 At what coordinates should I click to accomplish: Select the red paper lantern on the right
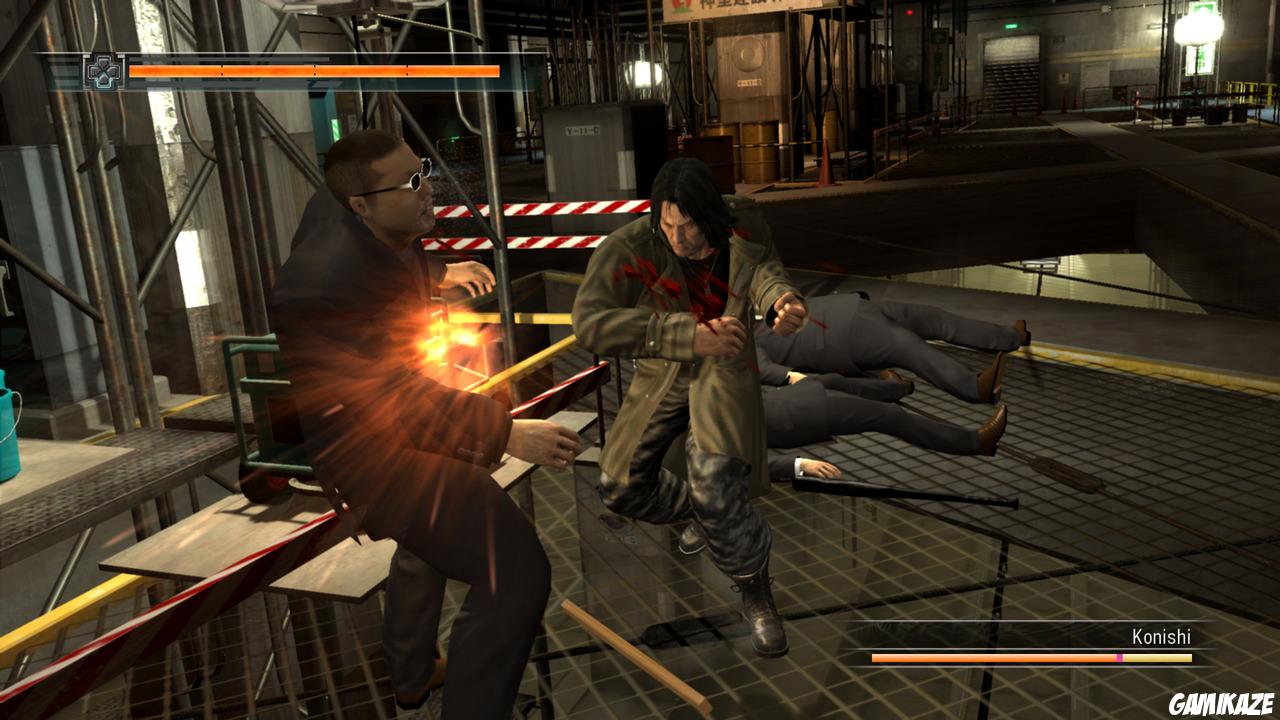coord(1196,30)
